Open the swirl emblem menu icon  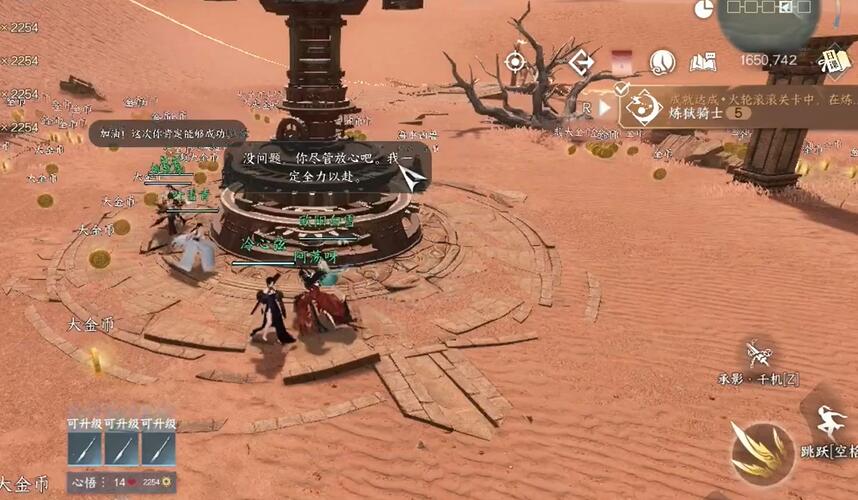click(x=662, y=63)
